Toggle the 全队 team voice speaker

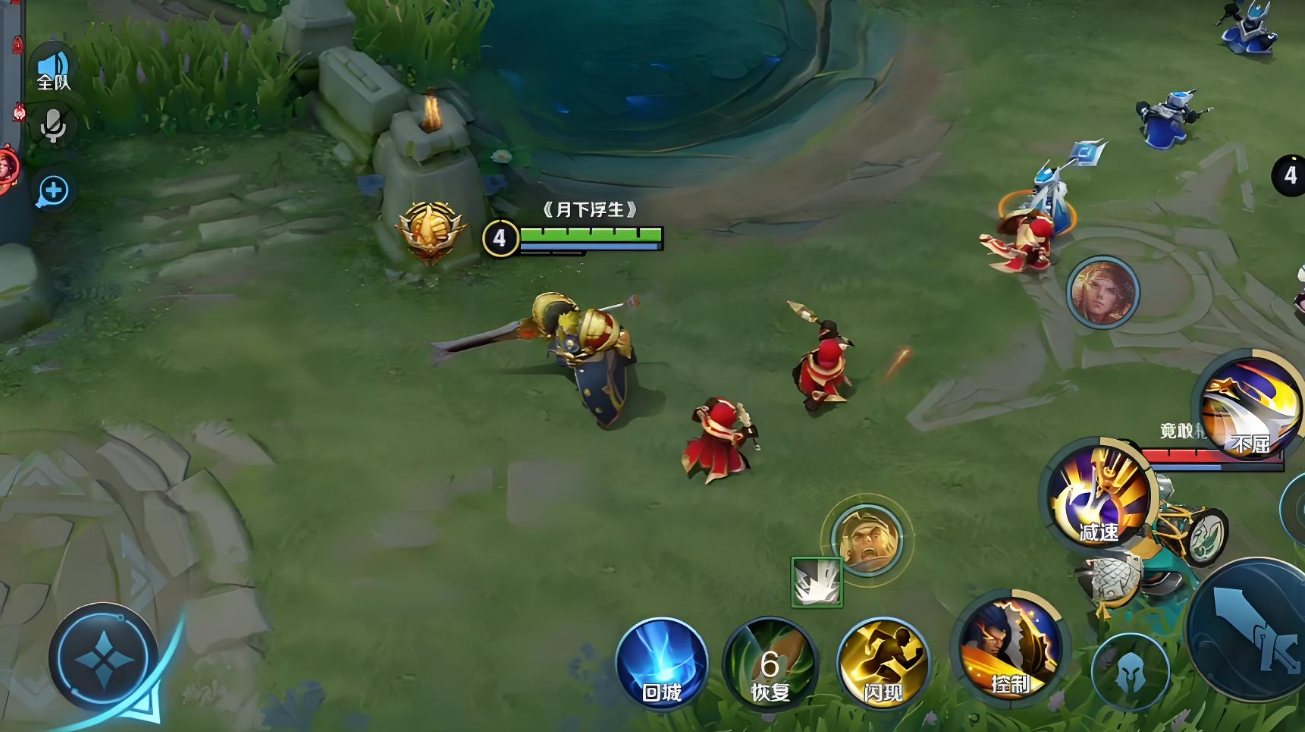click(53, 67)
